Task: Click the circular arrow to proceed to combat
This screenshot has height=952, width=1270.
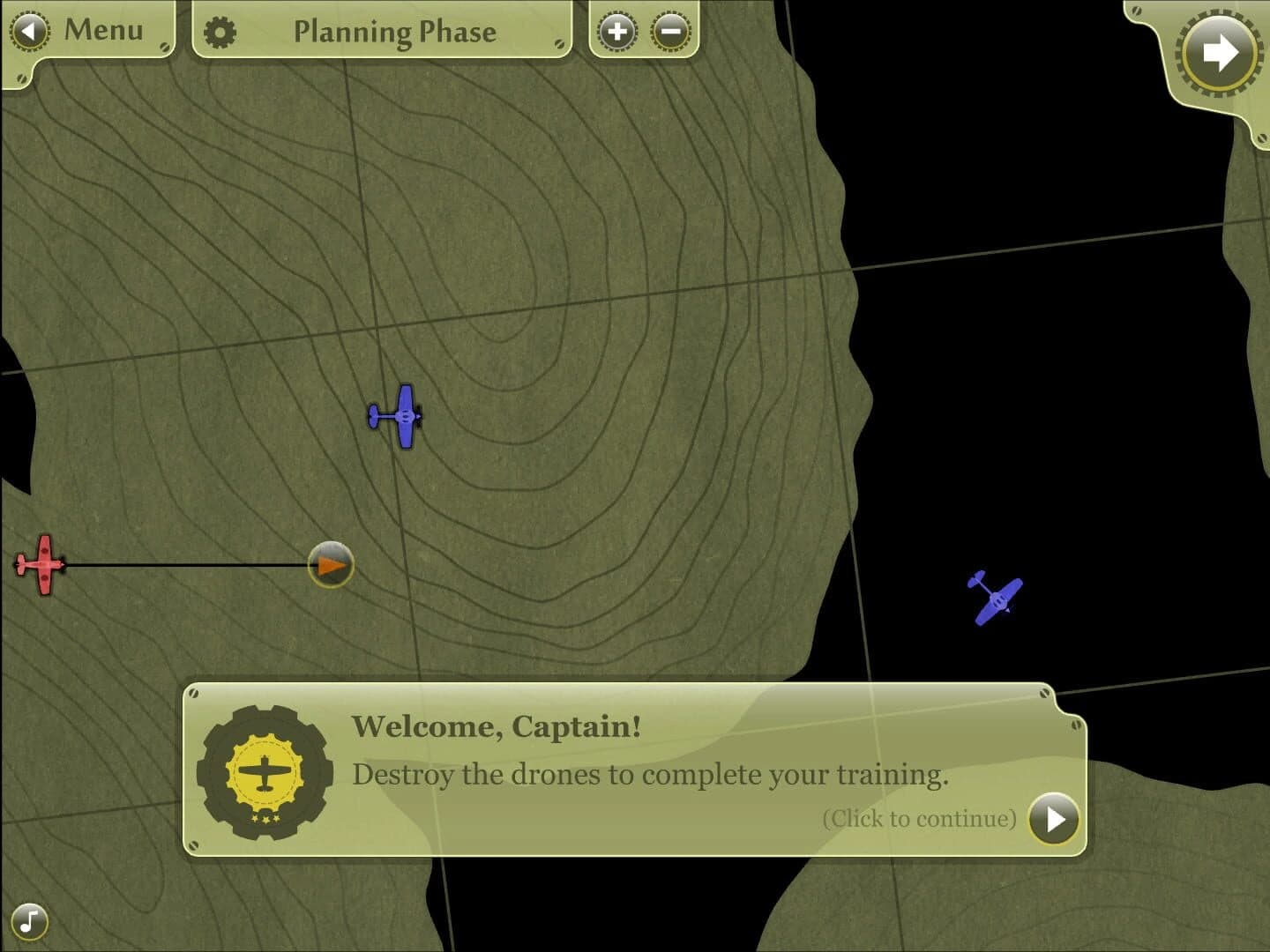Action: (1221, 53)
